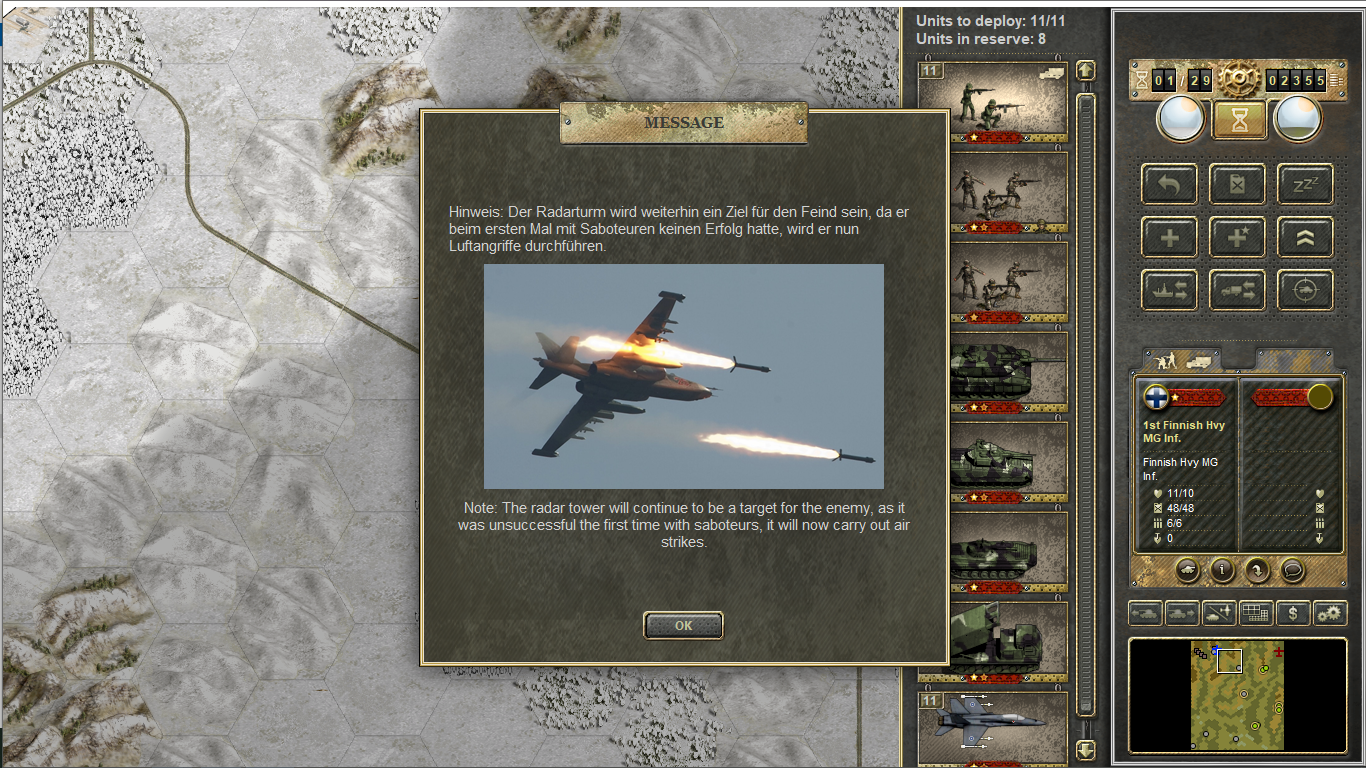The image size is (1366, 768).
Task: Click the end turn hourglass button
Action: [x=1240, y=120]
